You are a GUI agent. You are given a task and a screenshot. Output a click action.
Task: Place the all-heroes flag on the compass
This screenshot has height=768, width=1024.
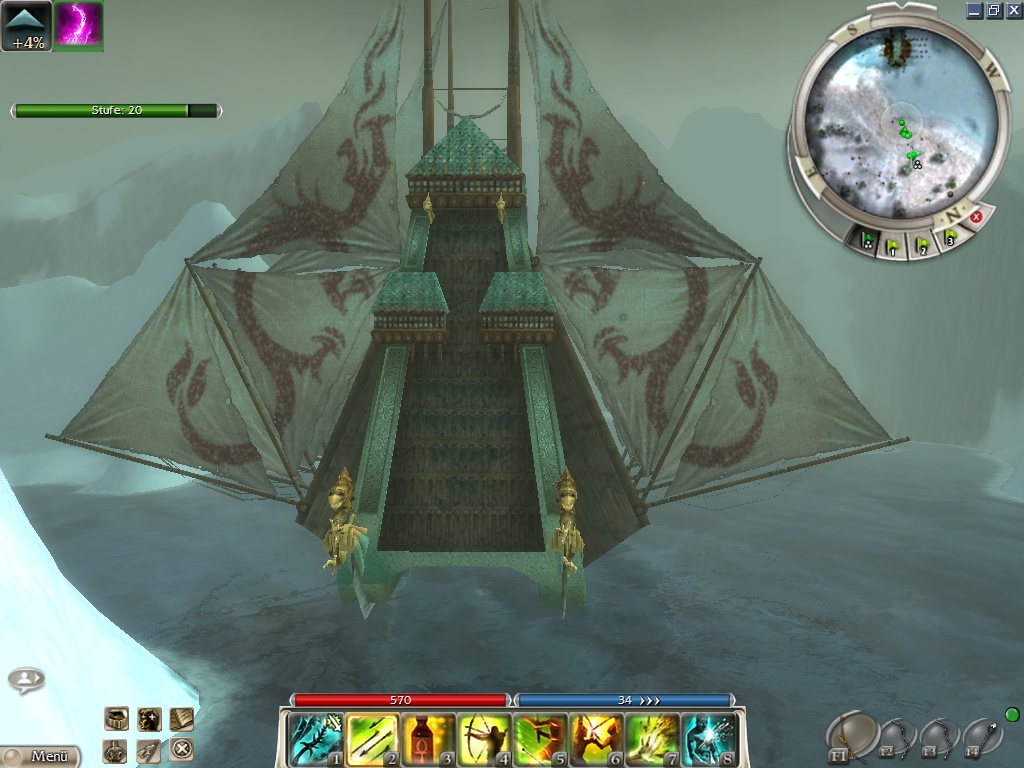point(870,241)
